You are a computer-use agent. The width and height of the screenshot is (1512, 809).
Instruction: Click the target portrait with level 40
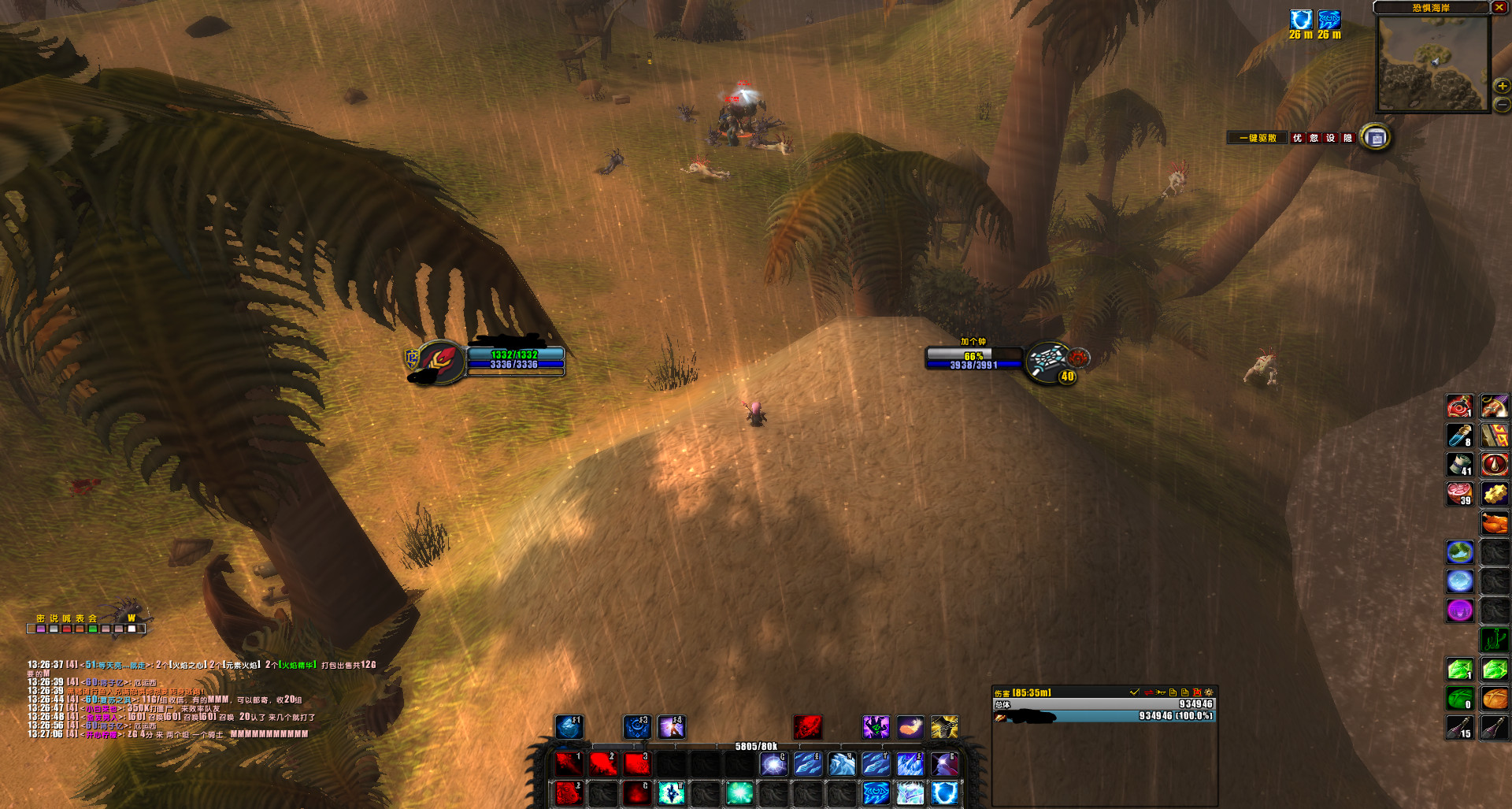[1047, 361]
